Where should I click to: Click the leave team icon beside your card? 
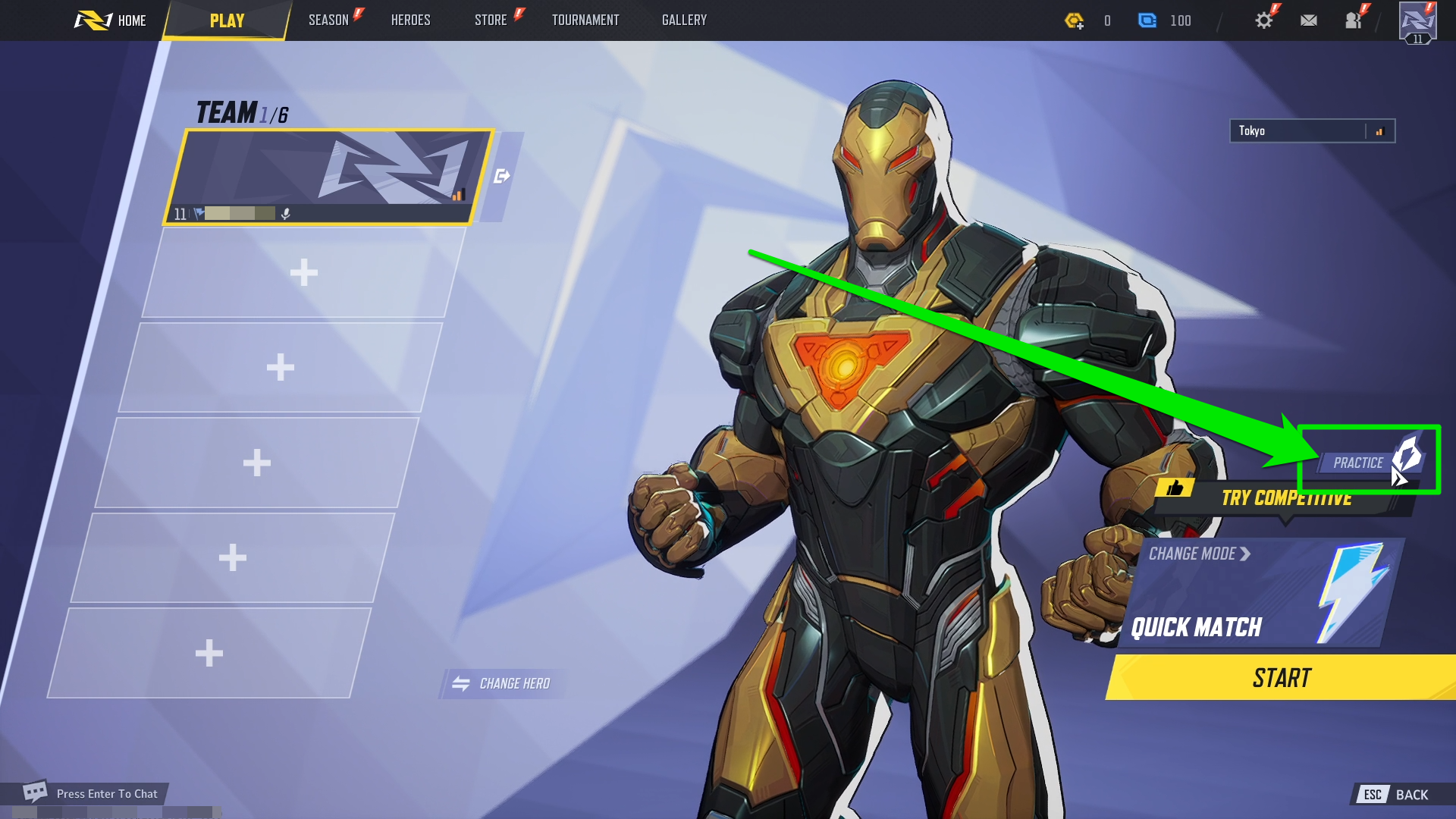click(x=501, y=175)
